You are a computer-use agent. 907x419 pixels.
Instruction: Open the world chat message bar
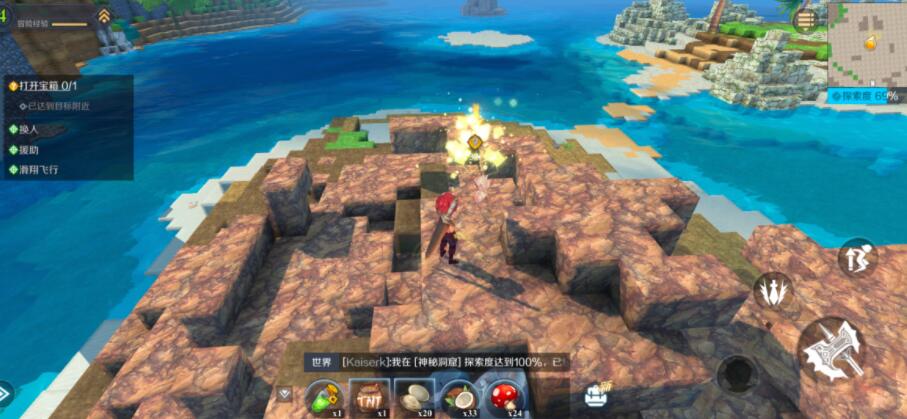click(435, 360)
